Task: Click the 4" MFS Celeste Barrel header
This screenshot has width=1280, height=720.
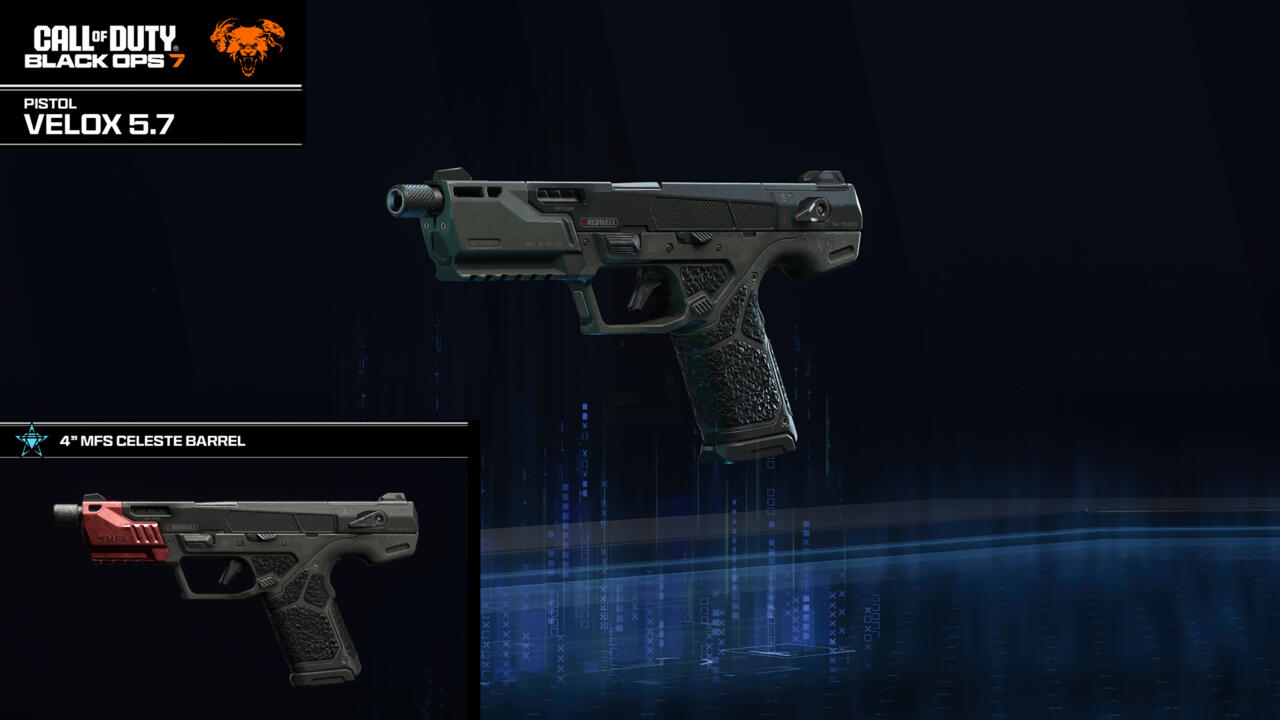Action: [x=152, y=441]
